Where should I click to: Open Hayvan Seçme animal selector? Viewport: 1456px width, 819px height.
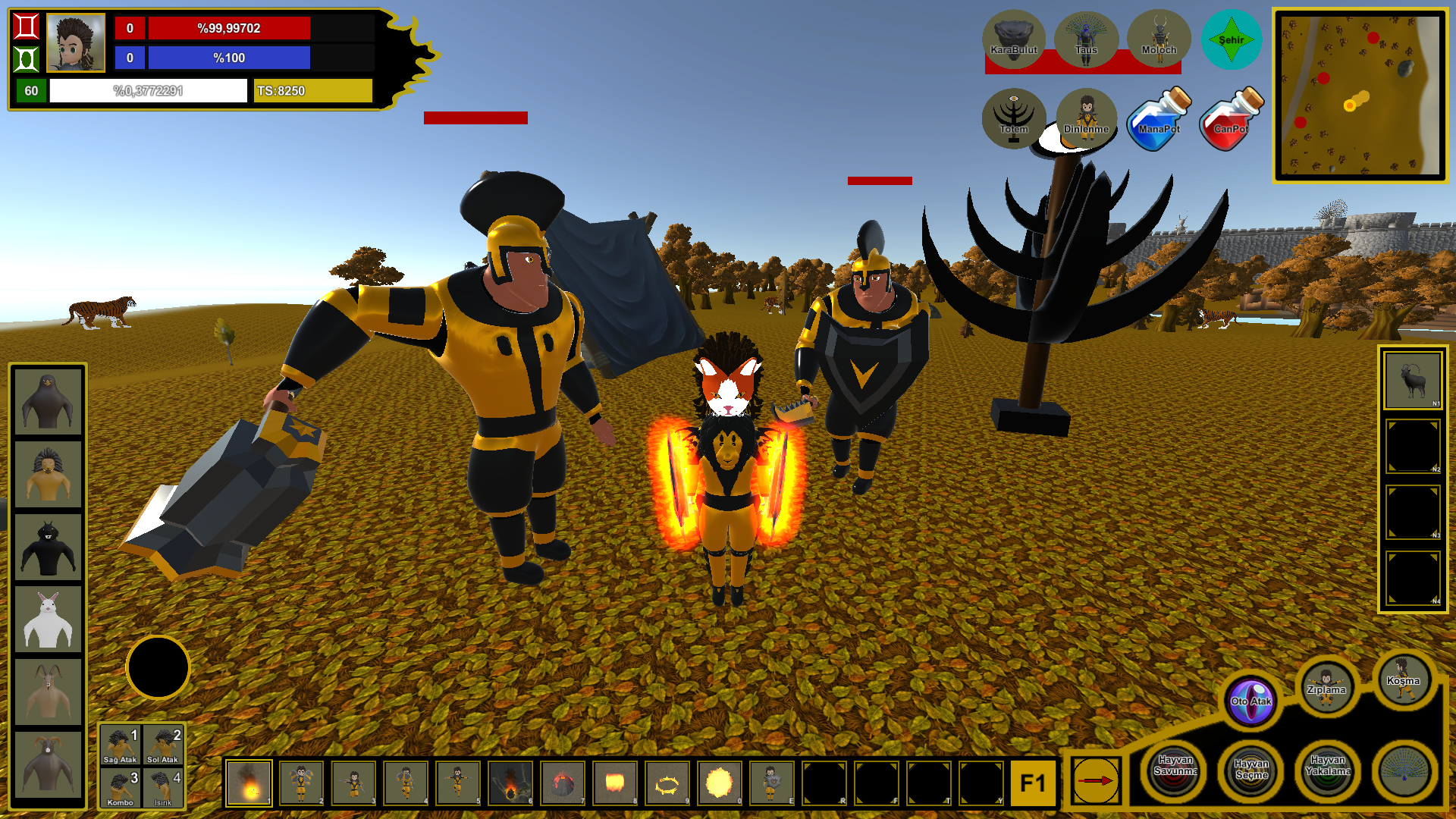coord(1250,771)
